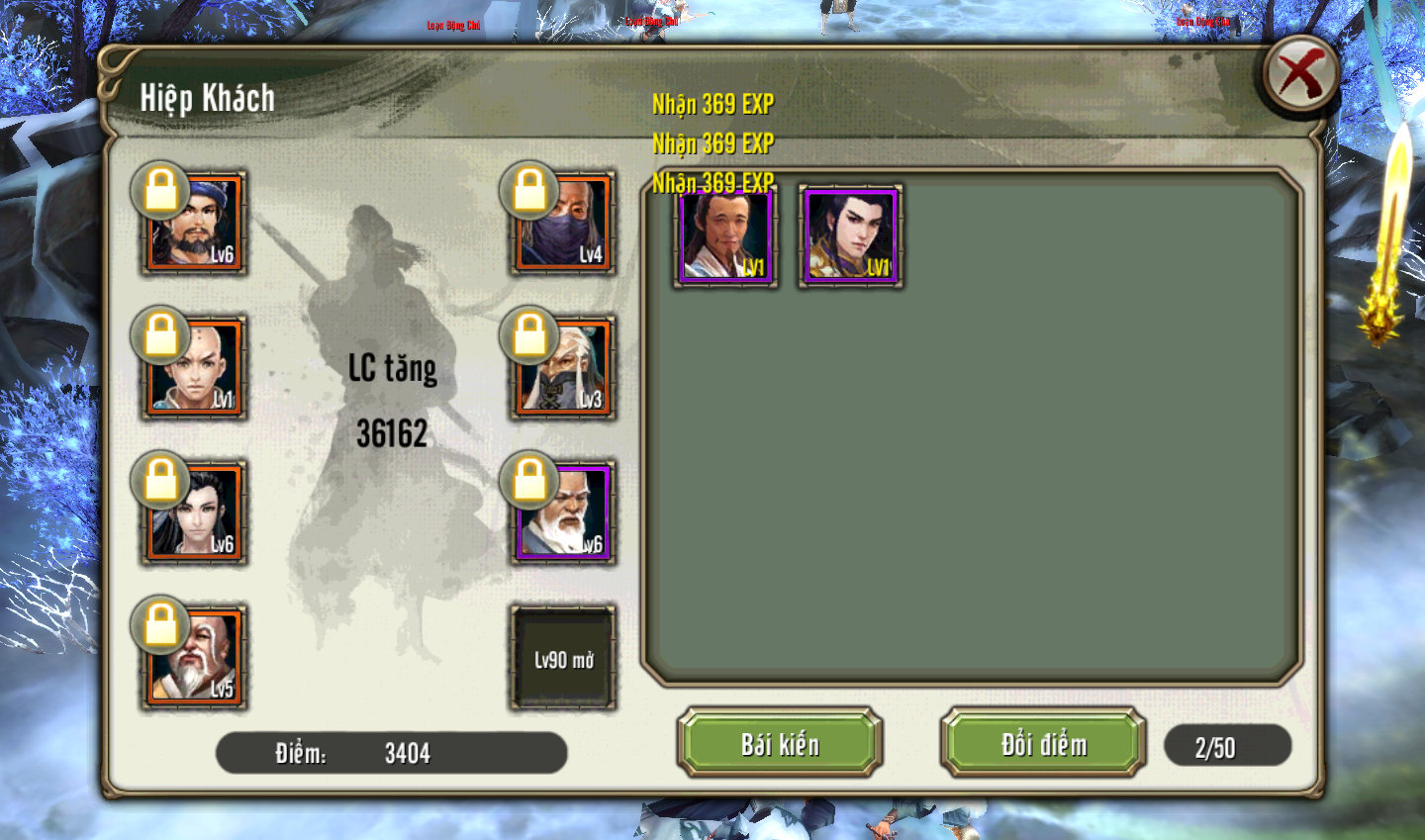Tap the Bái kiến button
Screen dimensions: 1425x840
(x=780, y=743)
